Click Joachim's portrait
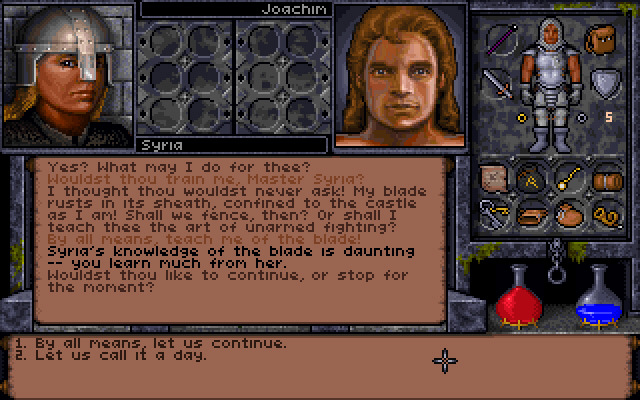Viewport: 640px width, 400px height. (398, 75)
